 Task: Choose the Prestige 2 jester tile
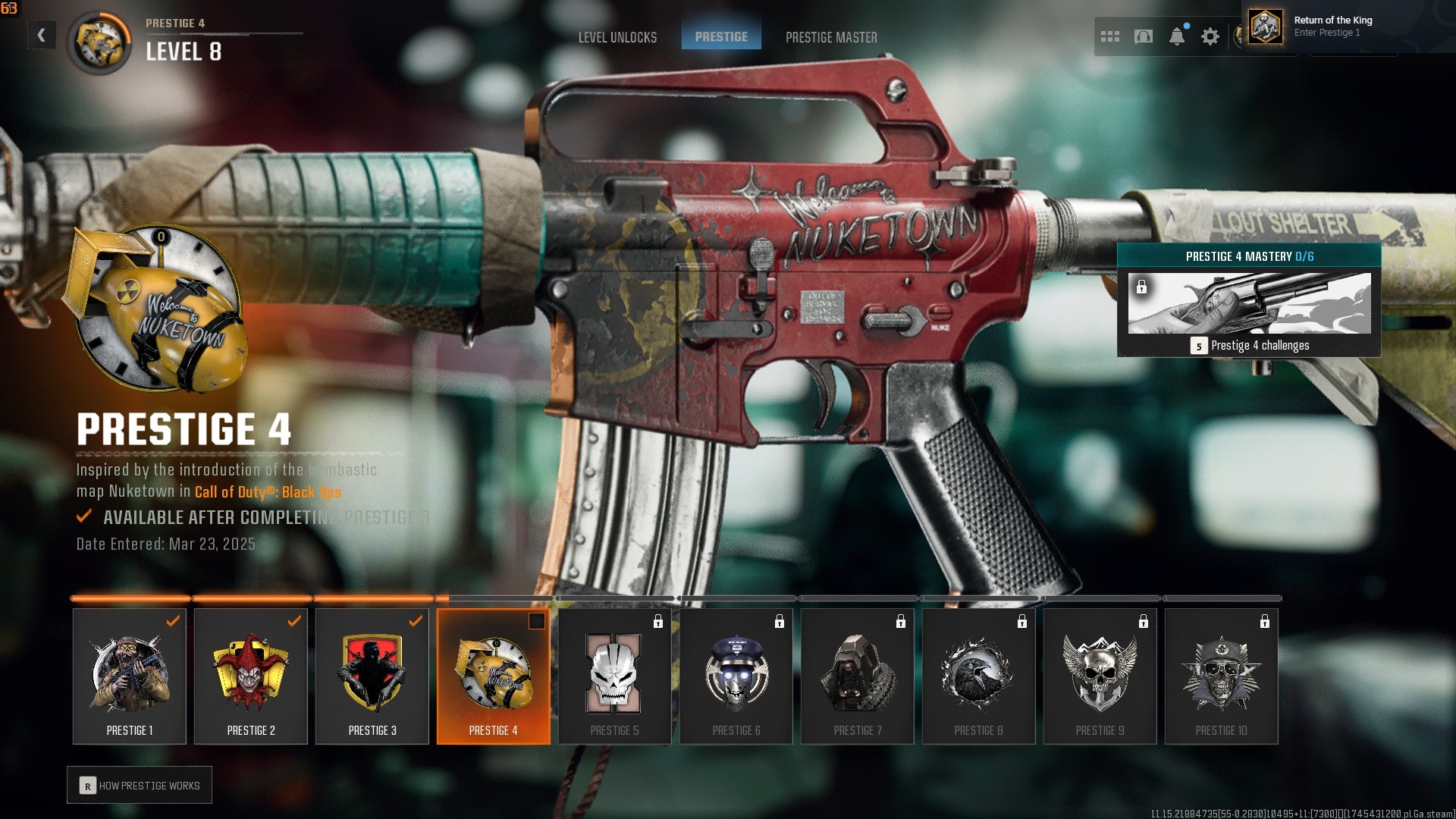pyautogui.click(x=251, y=676)
